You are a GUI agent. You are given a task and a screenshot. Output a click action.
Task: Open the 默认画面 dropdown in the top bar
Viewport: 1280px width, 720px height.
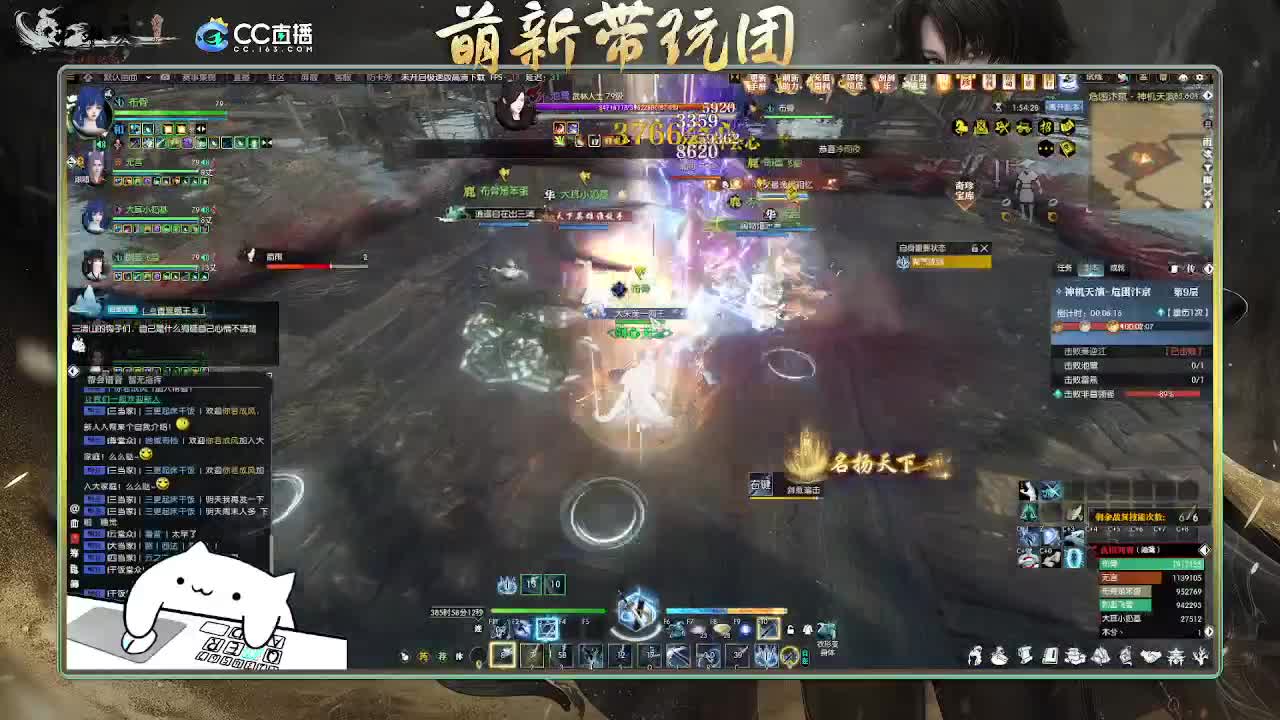[x=120, y=77]
